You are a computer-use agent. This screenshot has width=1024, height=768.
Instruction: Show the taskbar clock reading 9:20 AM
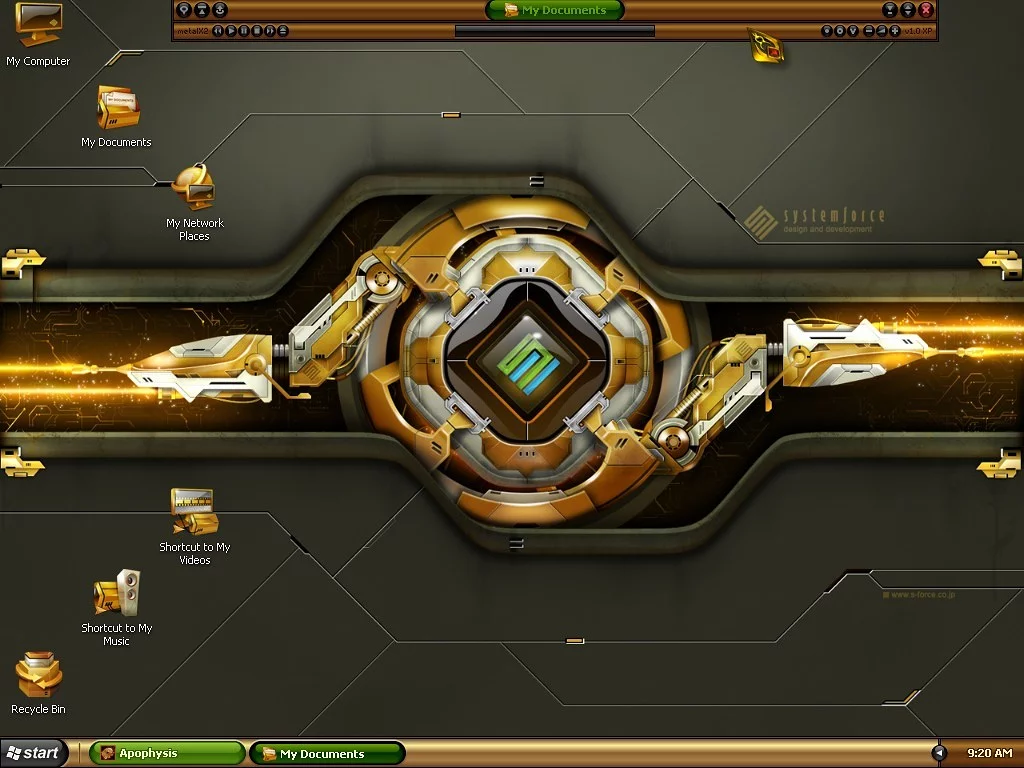pyautogui.click(x=989, y=753)
